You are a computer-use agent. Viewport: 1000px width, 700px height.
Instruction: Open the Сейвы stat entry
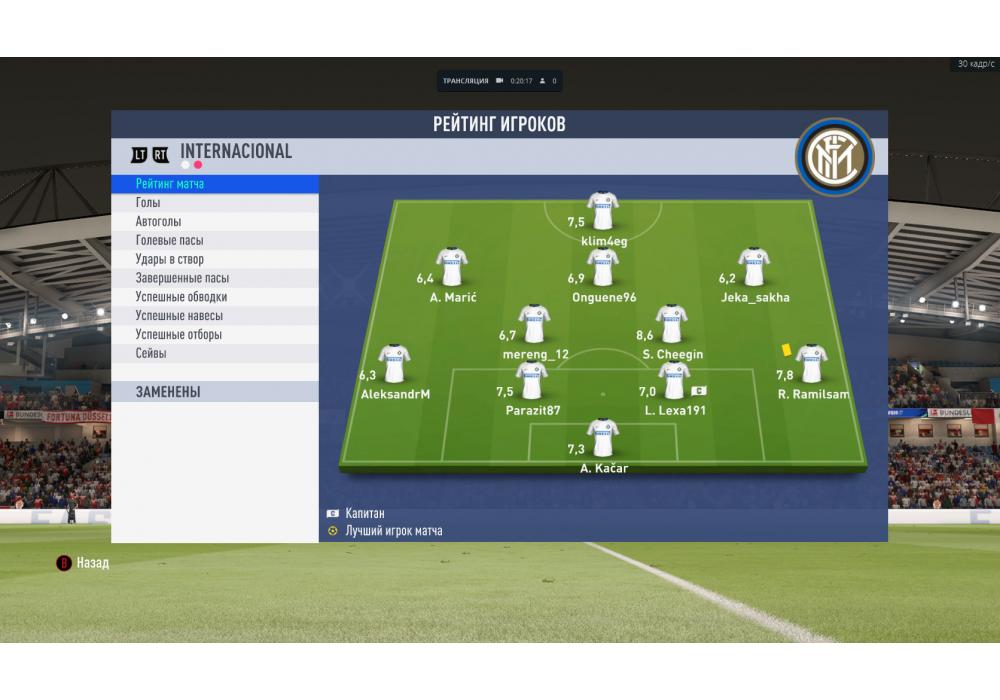pyautogui.click(x=216, y=354)
